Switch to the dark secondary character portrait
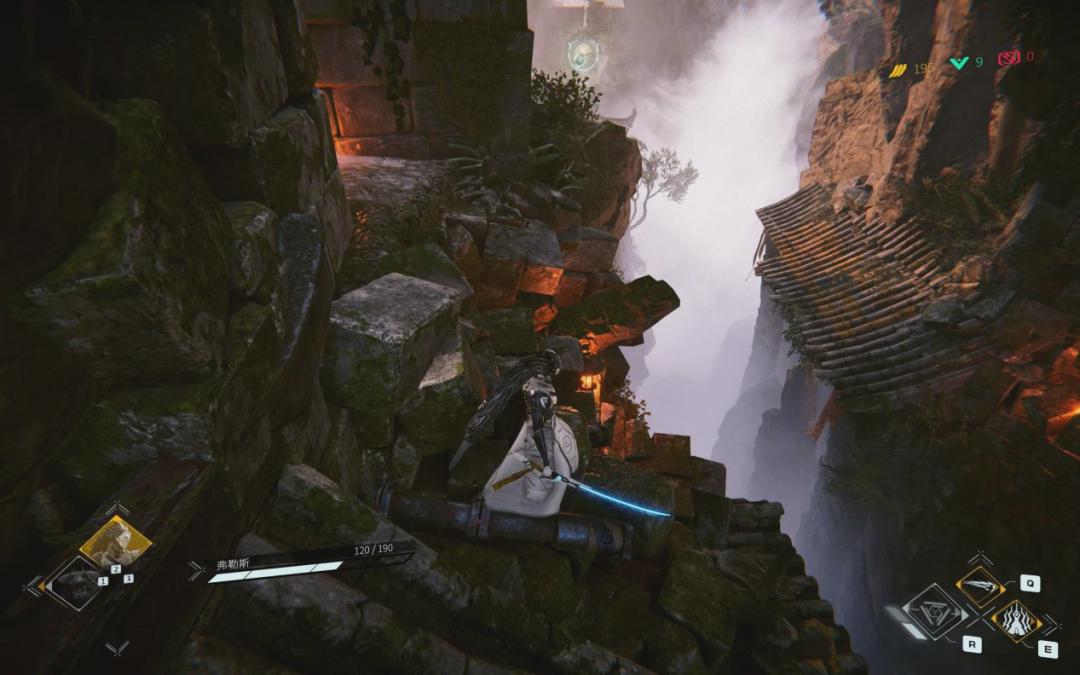The image size is (1080, 675). pyautogui.click(x=75, y=583)
